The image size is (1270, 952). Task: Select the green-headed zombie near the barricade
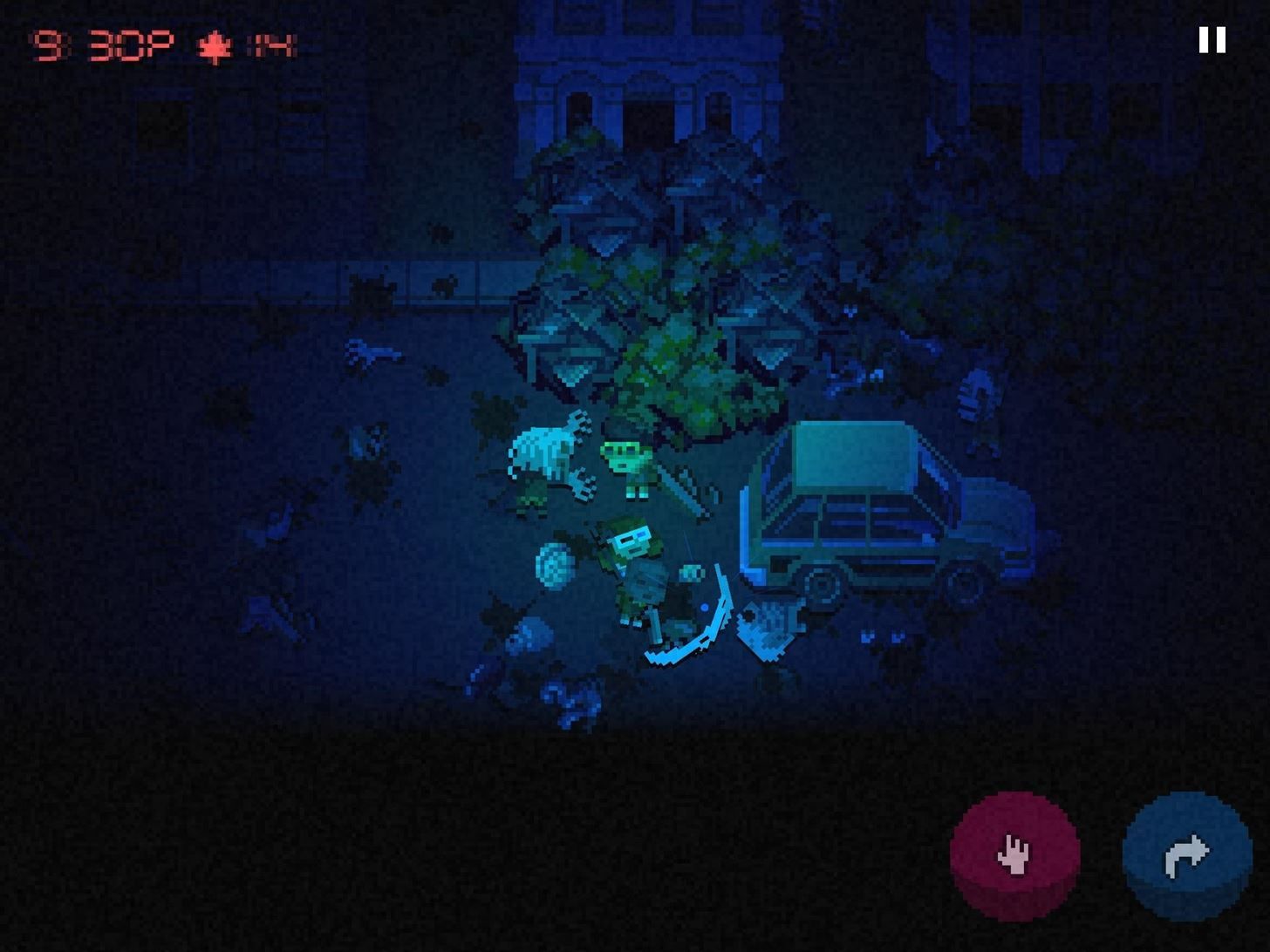tap(626, 458)
